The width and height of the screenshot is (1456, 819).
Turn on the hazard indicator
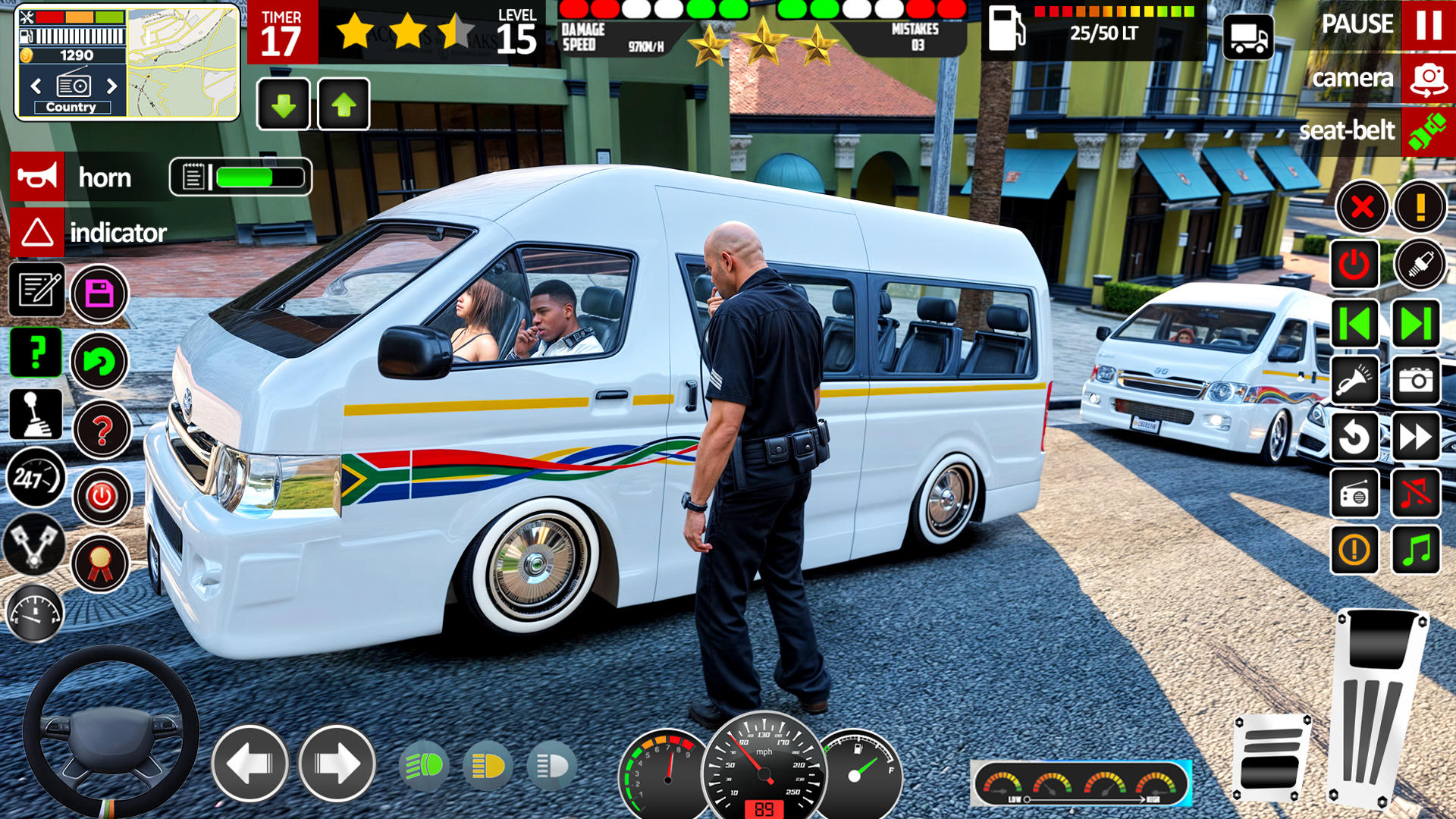coord(37,232)
